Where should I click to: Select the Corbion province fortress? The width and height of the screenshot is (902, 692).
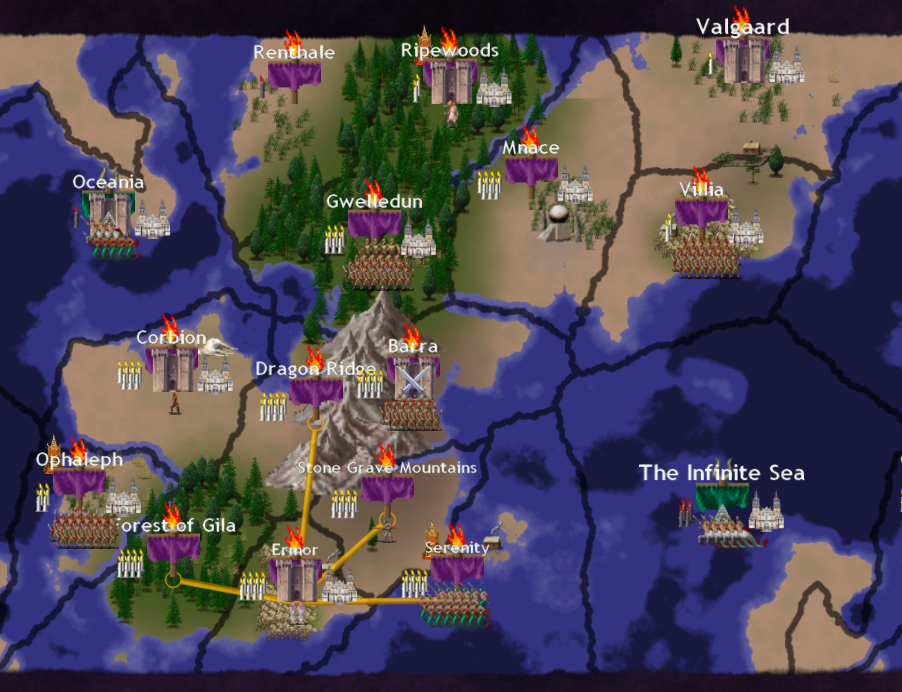[173, 369]
